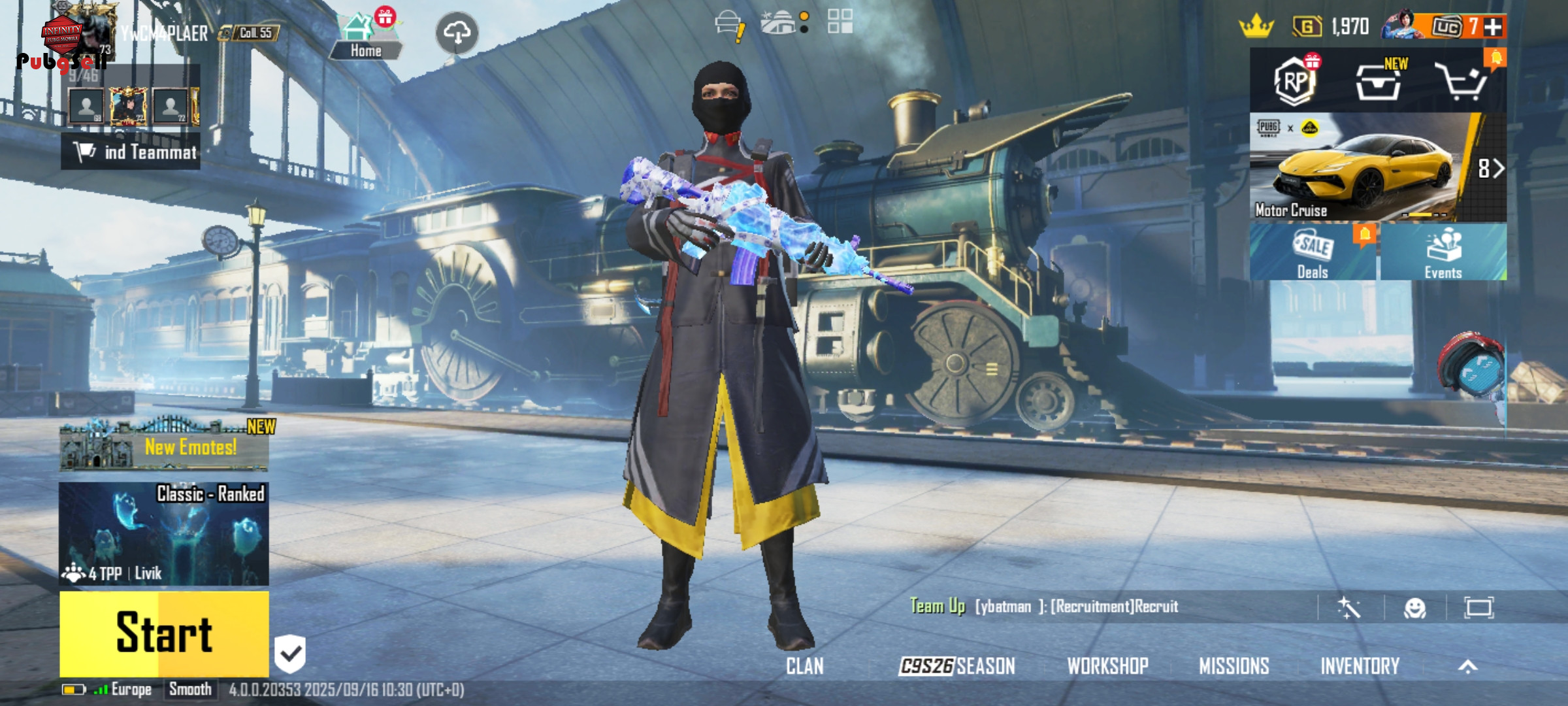Open the emoji chat icon
The image size is (1568, 706).
(x=1414, y=608)
